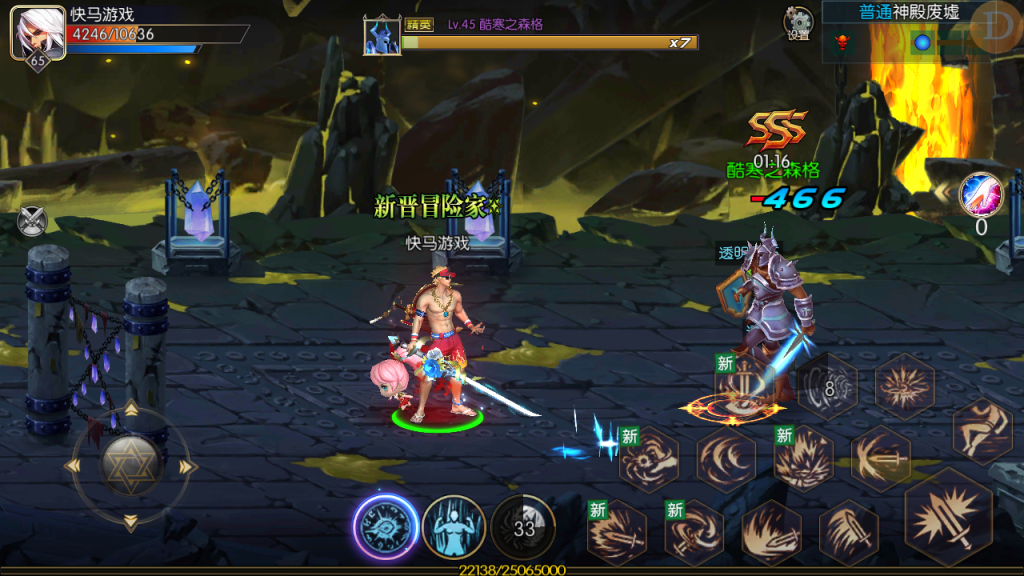Activate the glowing purple eye rune skill

point(385,527)
